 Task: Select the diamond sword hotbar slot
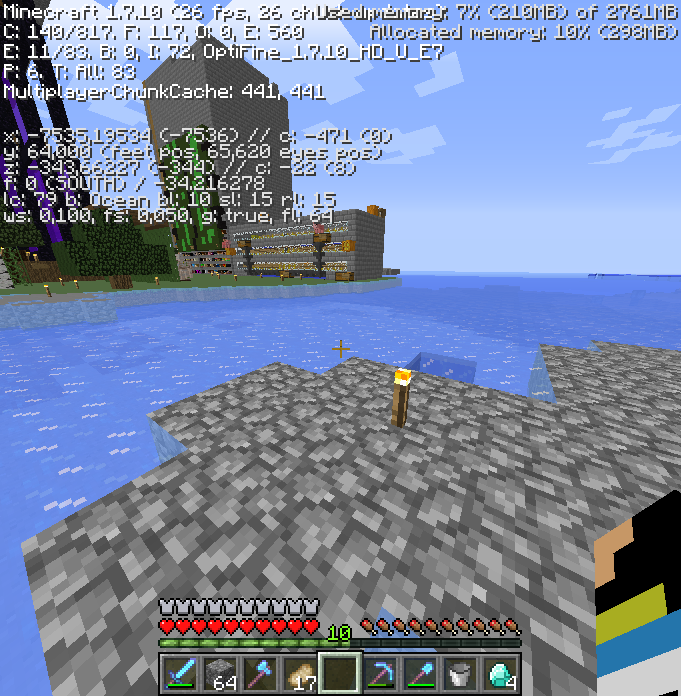pyautogui.click(x=181, y=672)
